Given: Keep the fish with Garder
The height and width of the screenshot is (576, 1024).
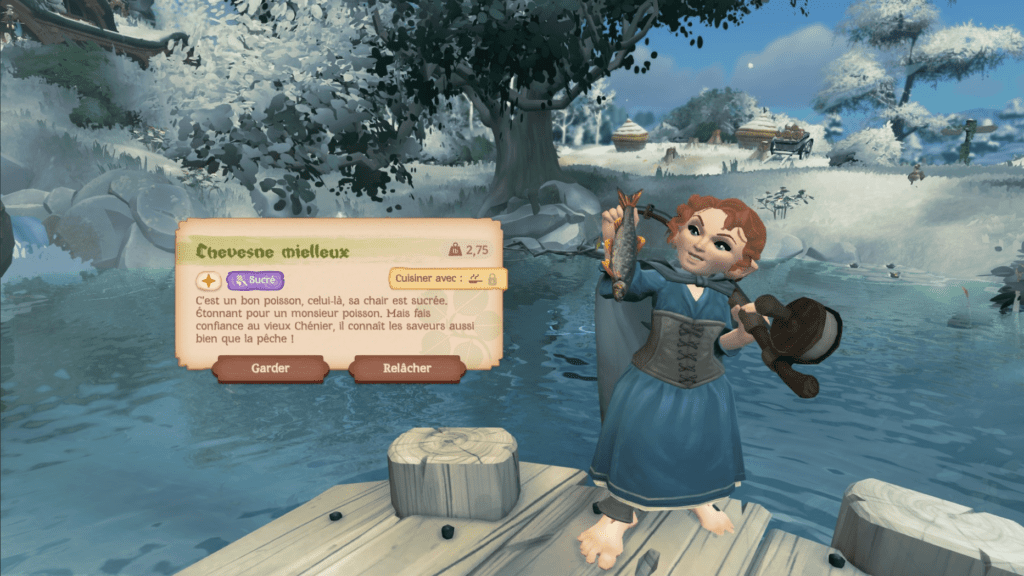Looking at the screenshot, I should coord(270,368).
